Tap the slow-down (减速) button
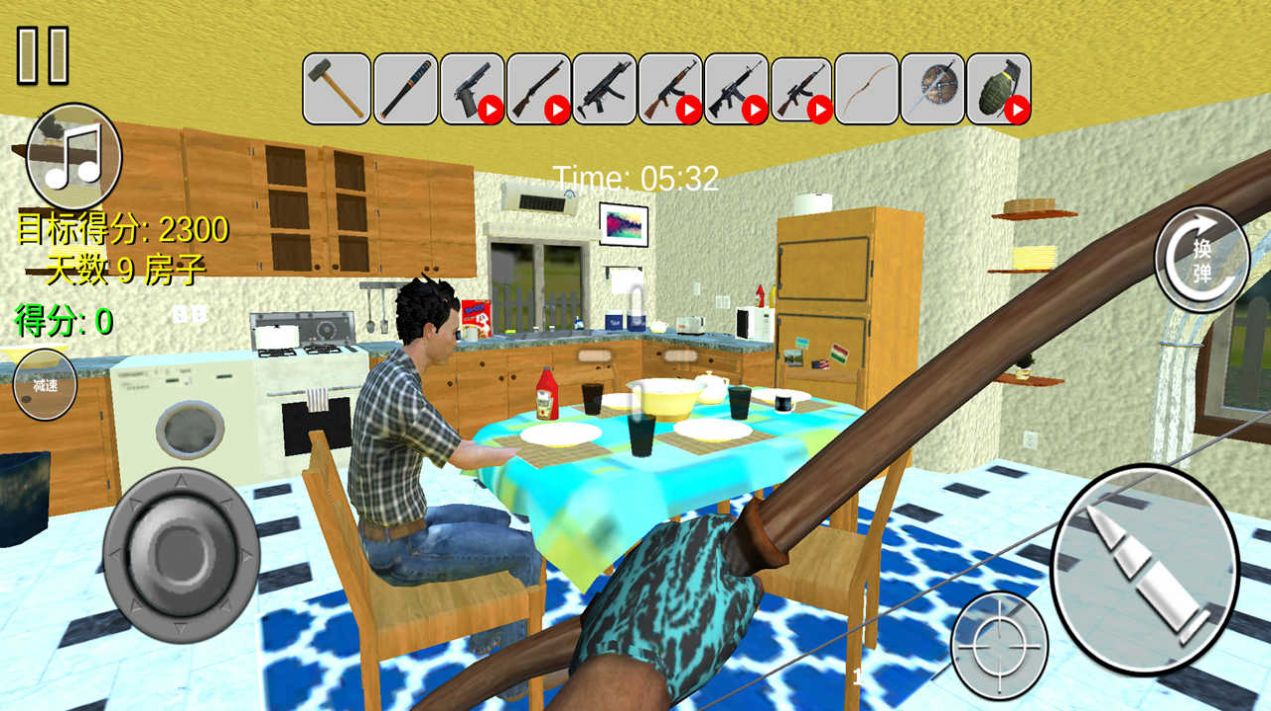Image resolution: width=1271 pixels, height=711 pixels. click(x=45, y=384)
